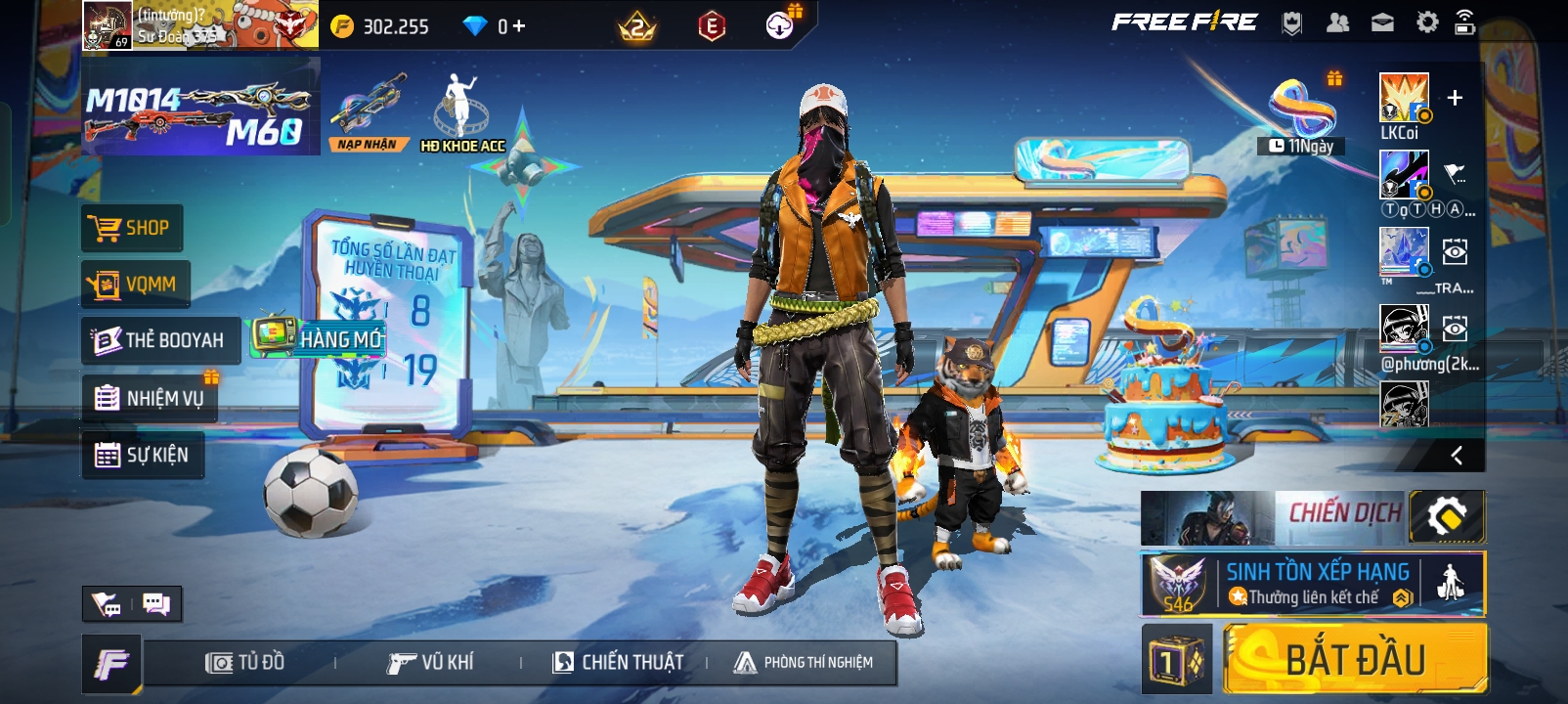Open the gear settings icon

[x=1427, y=22]
